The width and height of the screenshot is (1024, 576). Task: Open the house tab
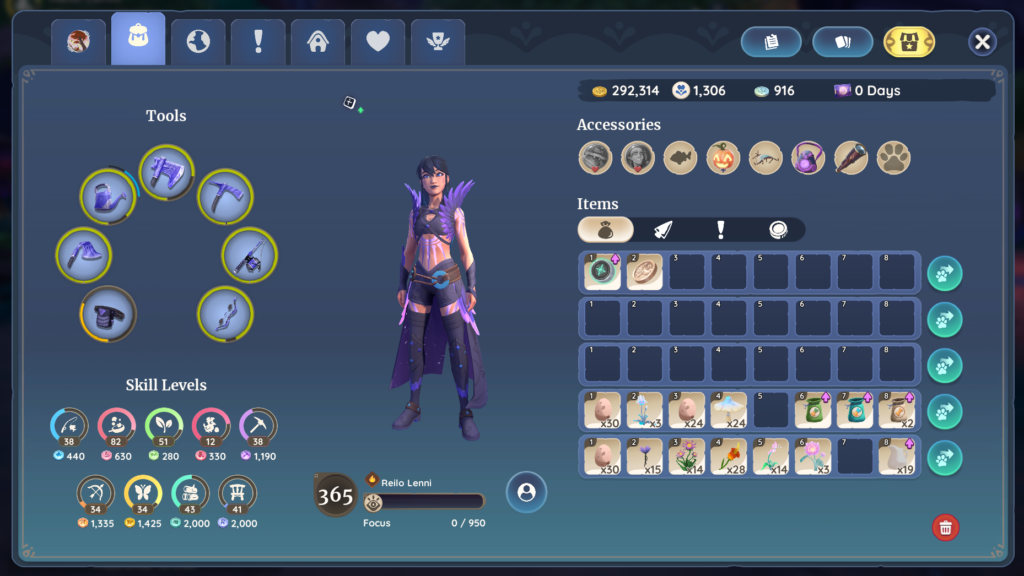click(318, 42)
